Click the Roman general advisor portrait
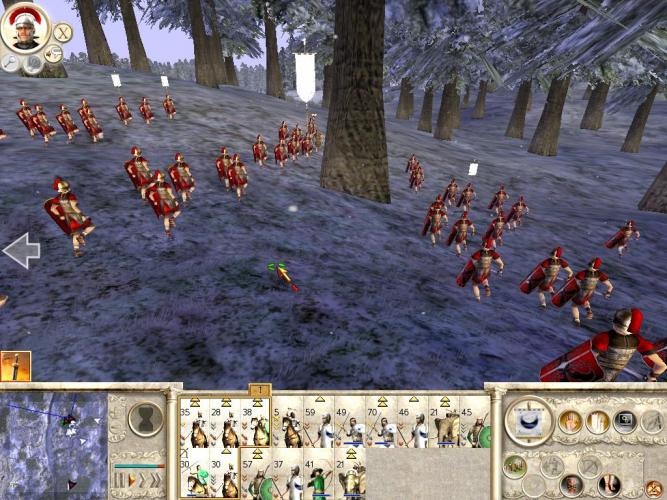 tap(21, 28)
